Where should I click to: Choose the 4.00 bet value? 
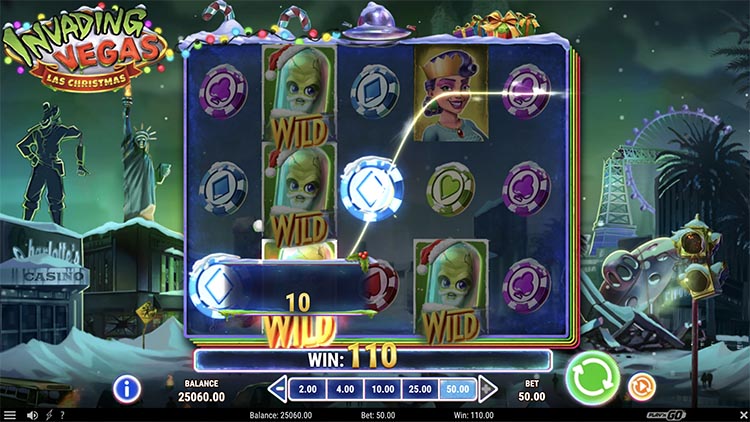tap(344, 388)
